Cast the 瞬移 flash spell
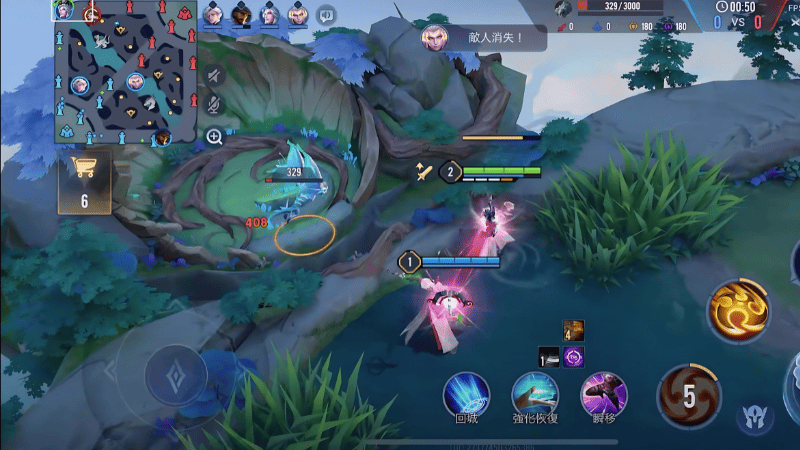This screenshot has height=450, width=800. click(x=603, y=393)
